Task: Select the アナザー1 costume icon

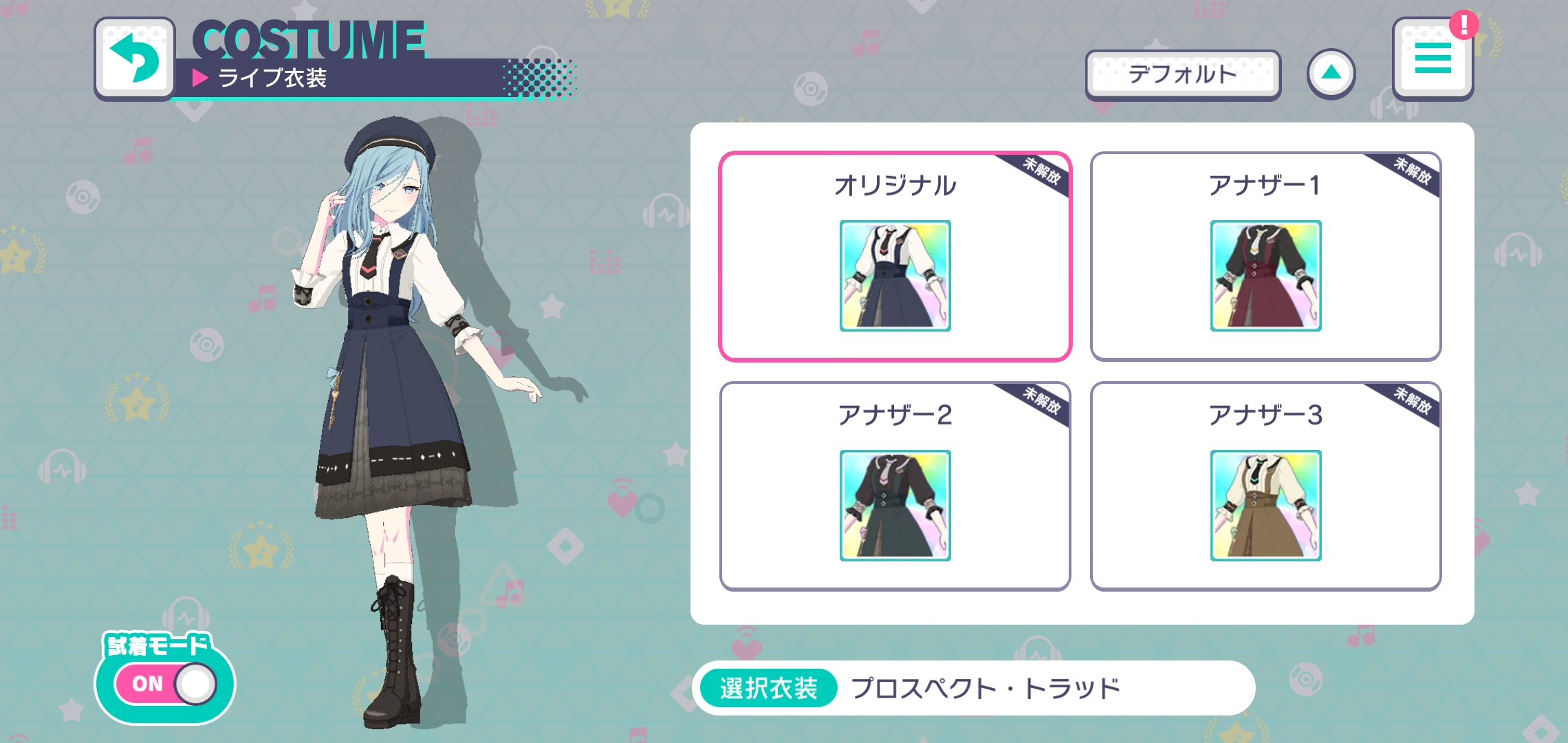Action: click(1267, 276)
